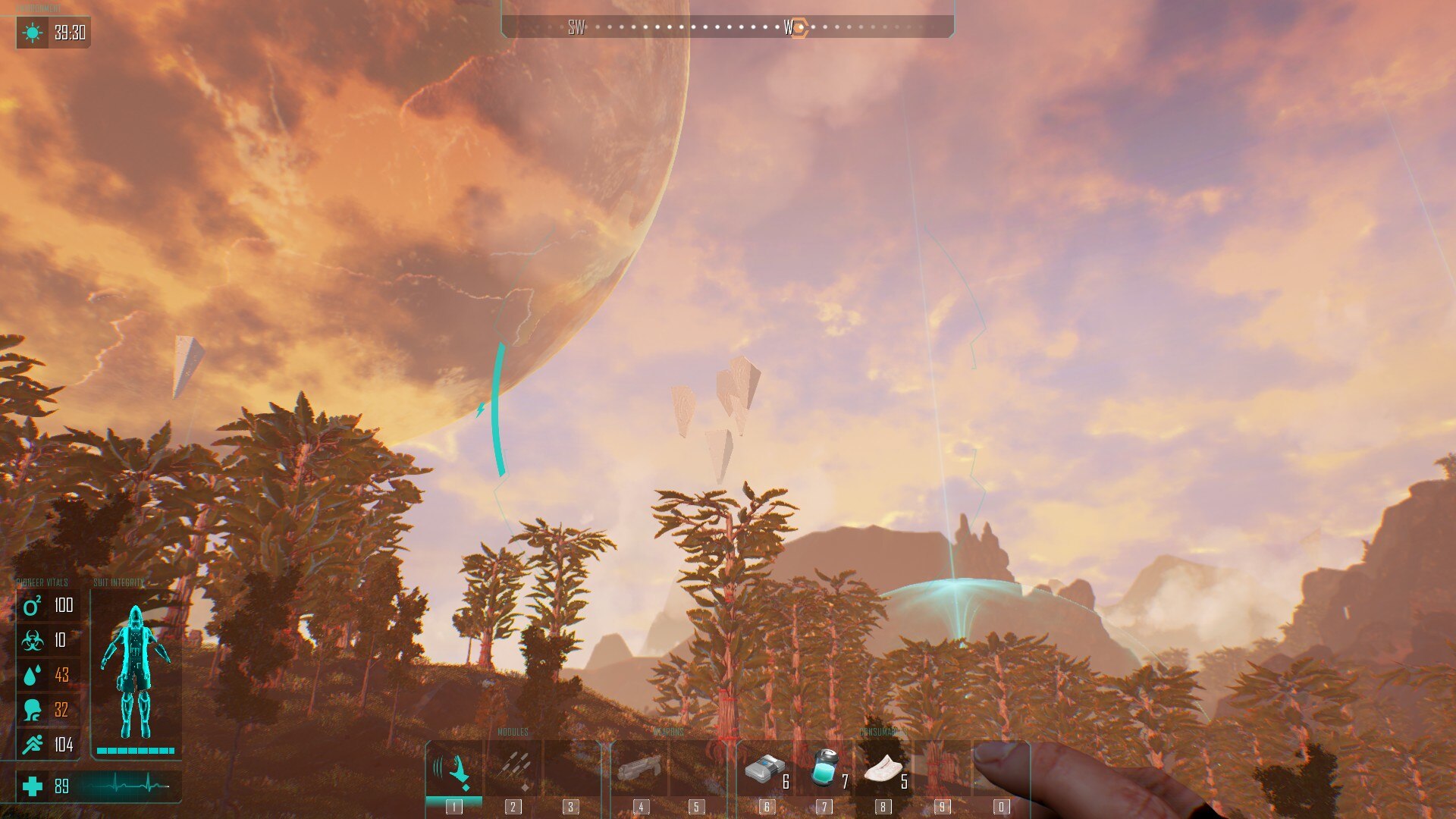Click the running figure stamina icon
1456x819 pixels.
click(x=32, y=745)
